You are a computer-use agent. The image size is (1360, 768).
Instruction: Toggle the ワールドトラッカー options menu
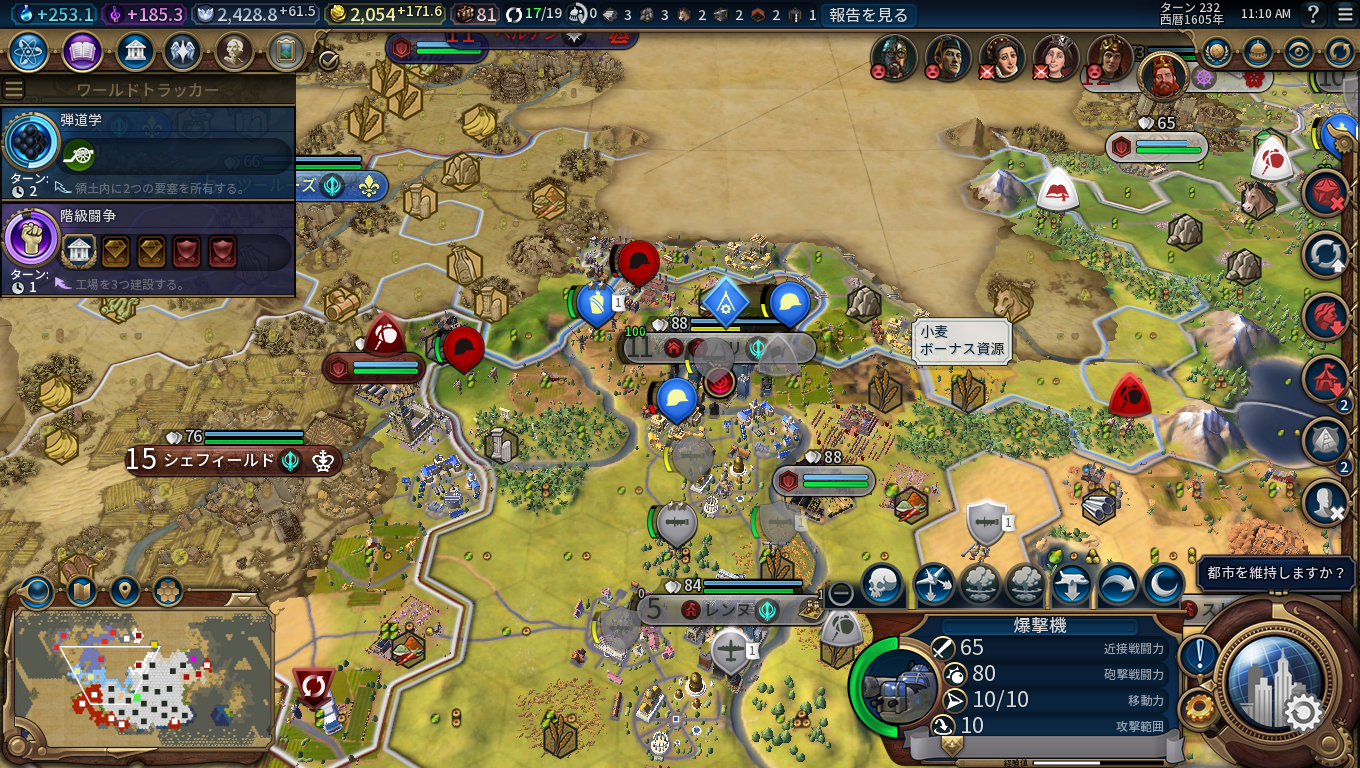click(x=14, y=90)
